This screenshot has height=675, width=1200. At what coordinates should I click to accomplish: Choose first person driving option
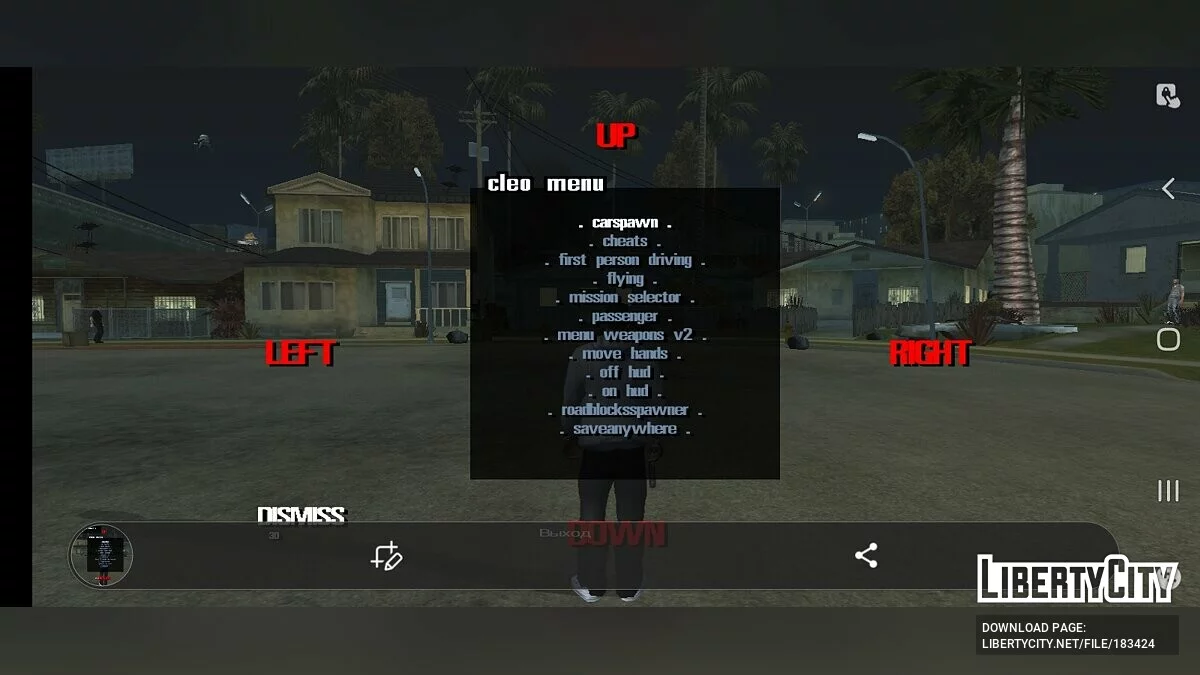pos(624,260)
